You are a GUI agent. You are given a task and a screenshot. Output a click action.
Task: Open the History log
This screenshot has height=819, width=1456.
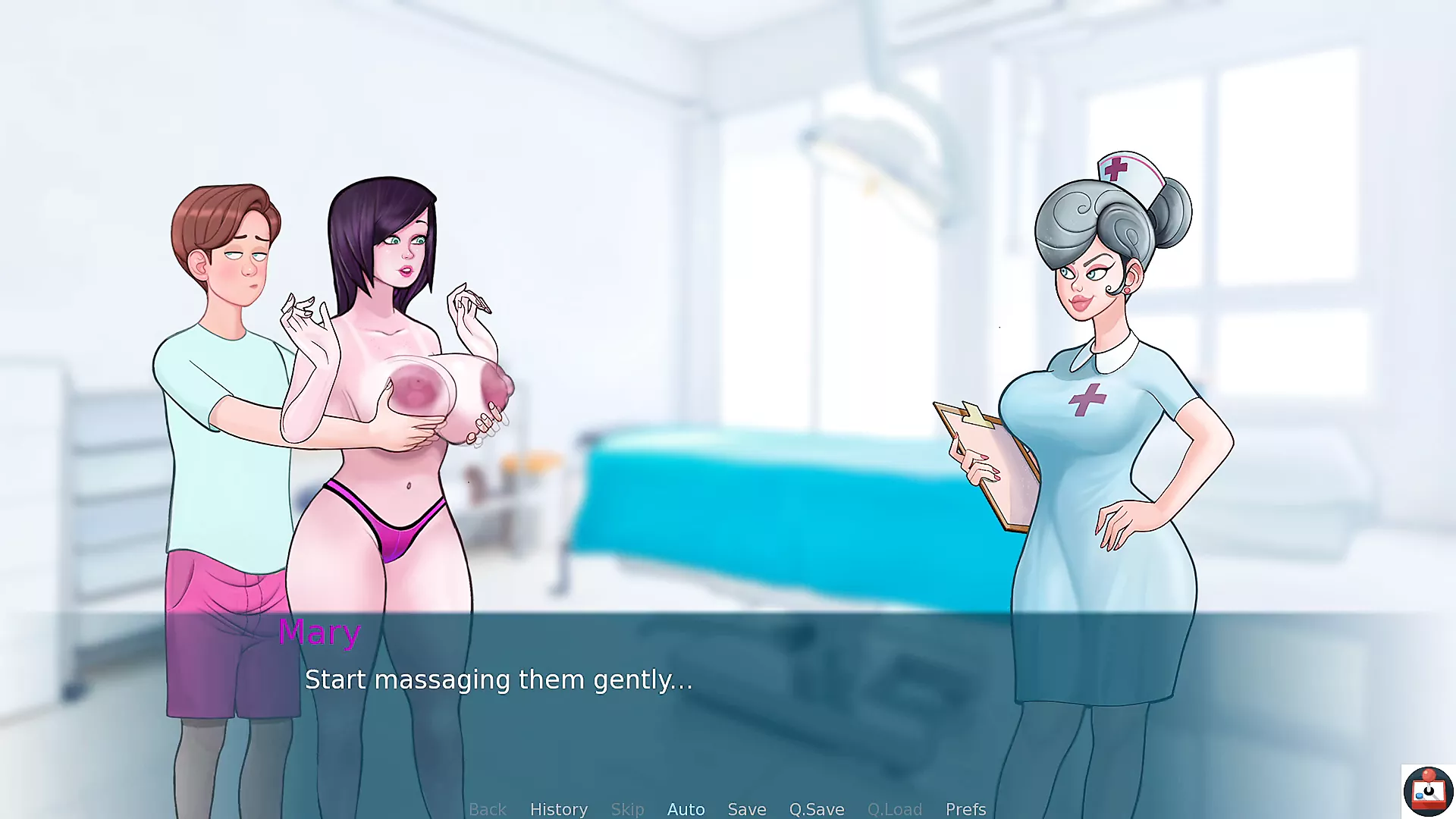tap(559, 809)
